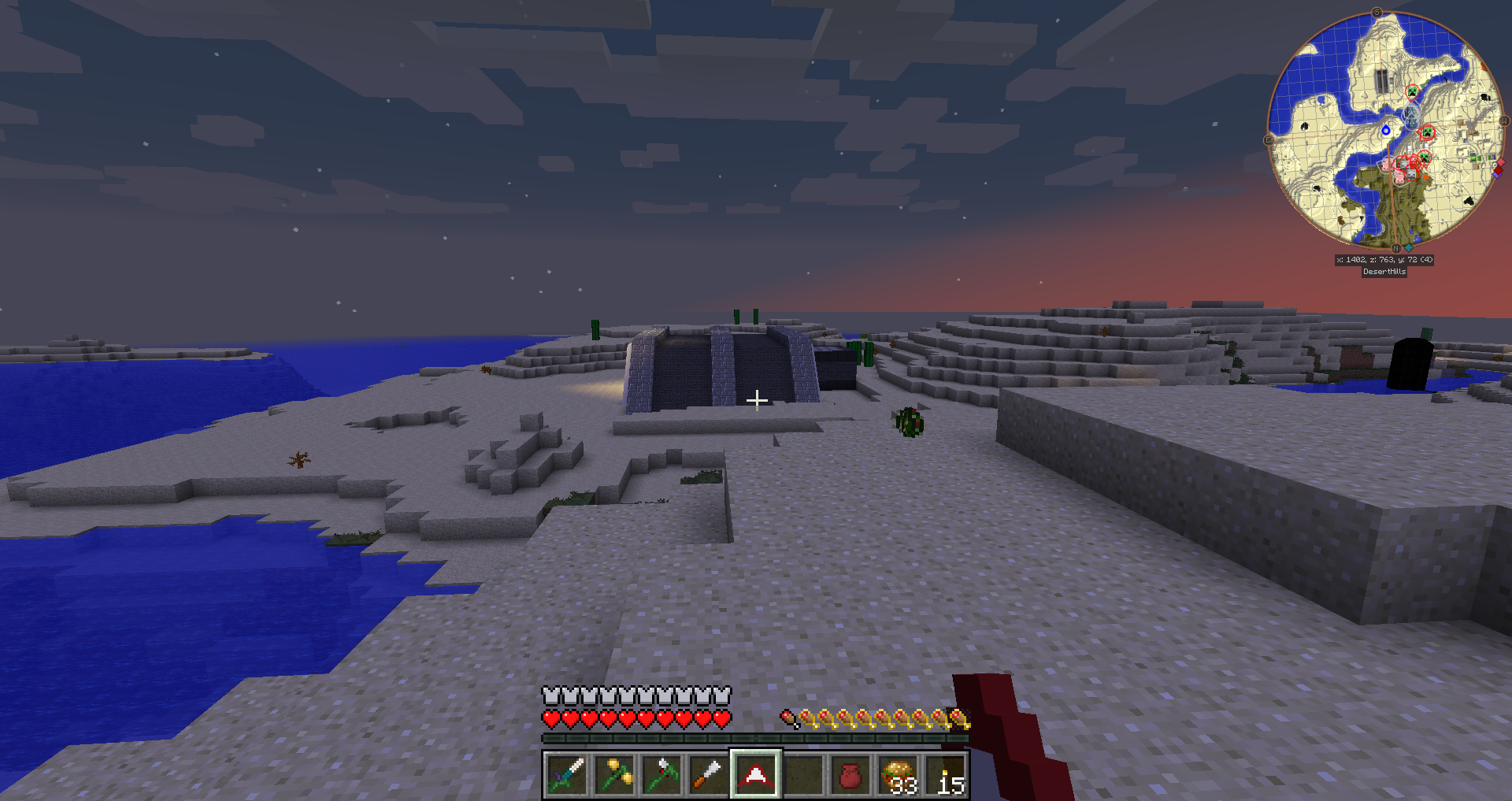Choose the gold-headed tool in the hotbar
Viewport: 1512px width, 801px height.
coord(614,775)
